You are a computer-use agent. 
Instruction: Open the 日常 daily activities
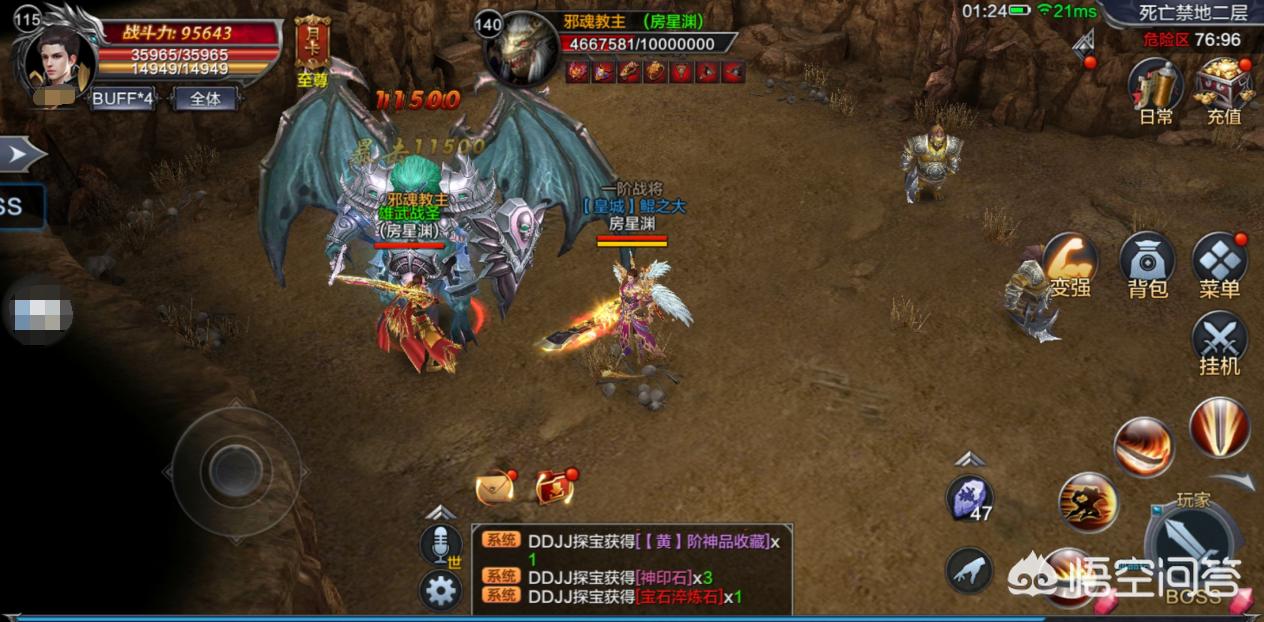click(1156, 88)
